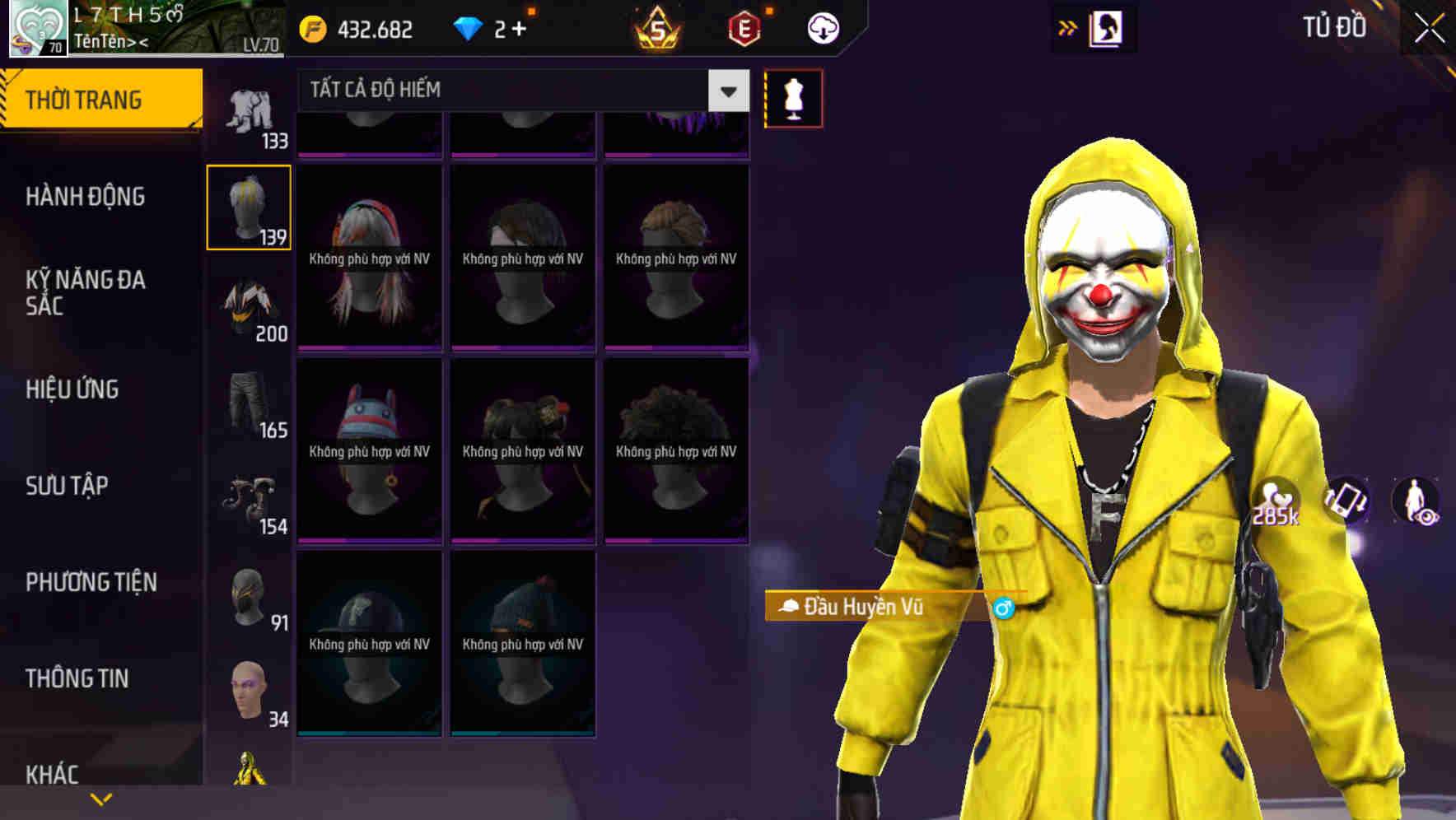The height and width of the screenshot is (820, 1456).
Task: Click the male gender symbol next to Đầu Huyền Vũ
Action: pyautogui.click(x=1006, y=606)
